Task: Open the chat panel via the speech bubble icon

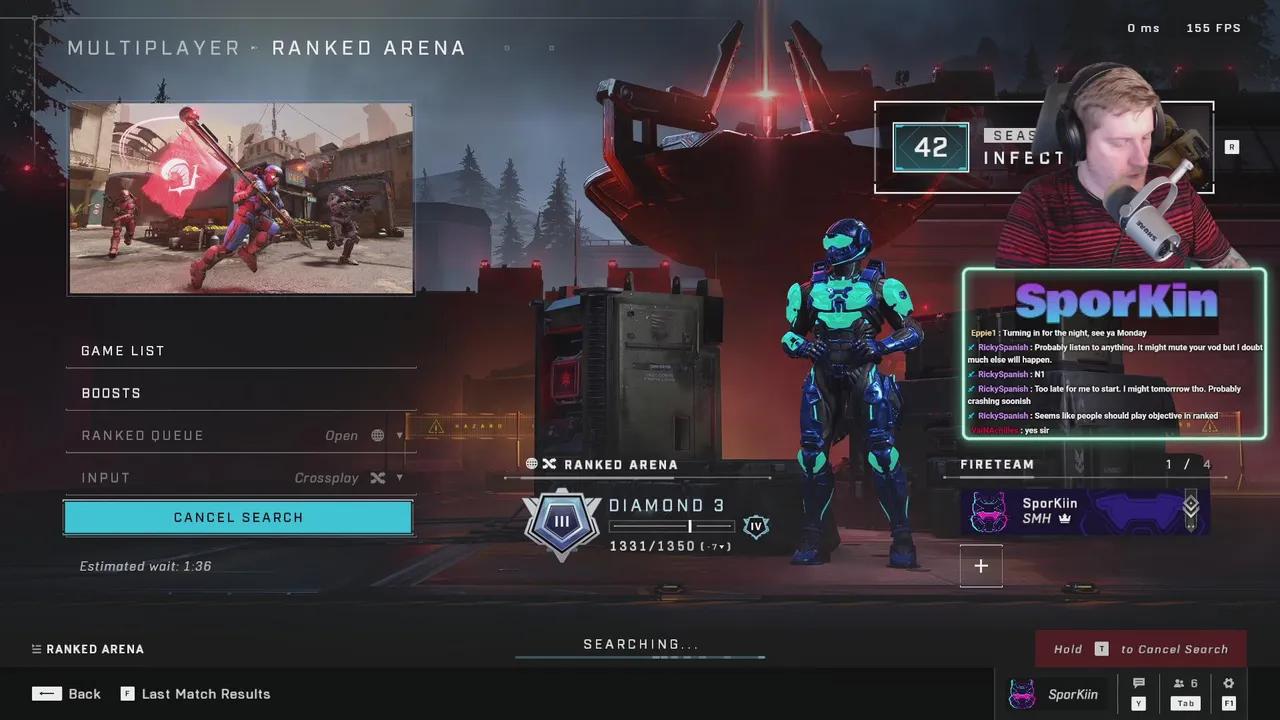Action: (1138, 682)
